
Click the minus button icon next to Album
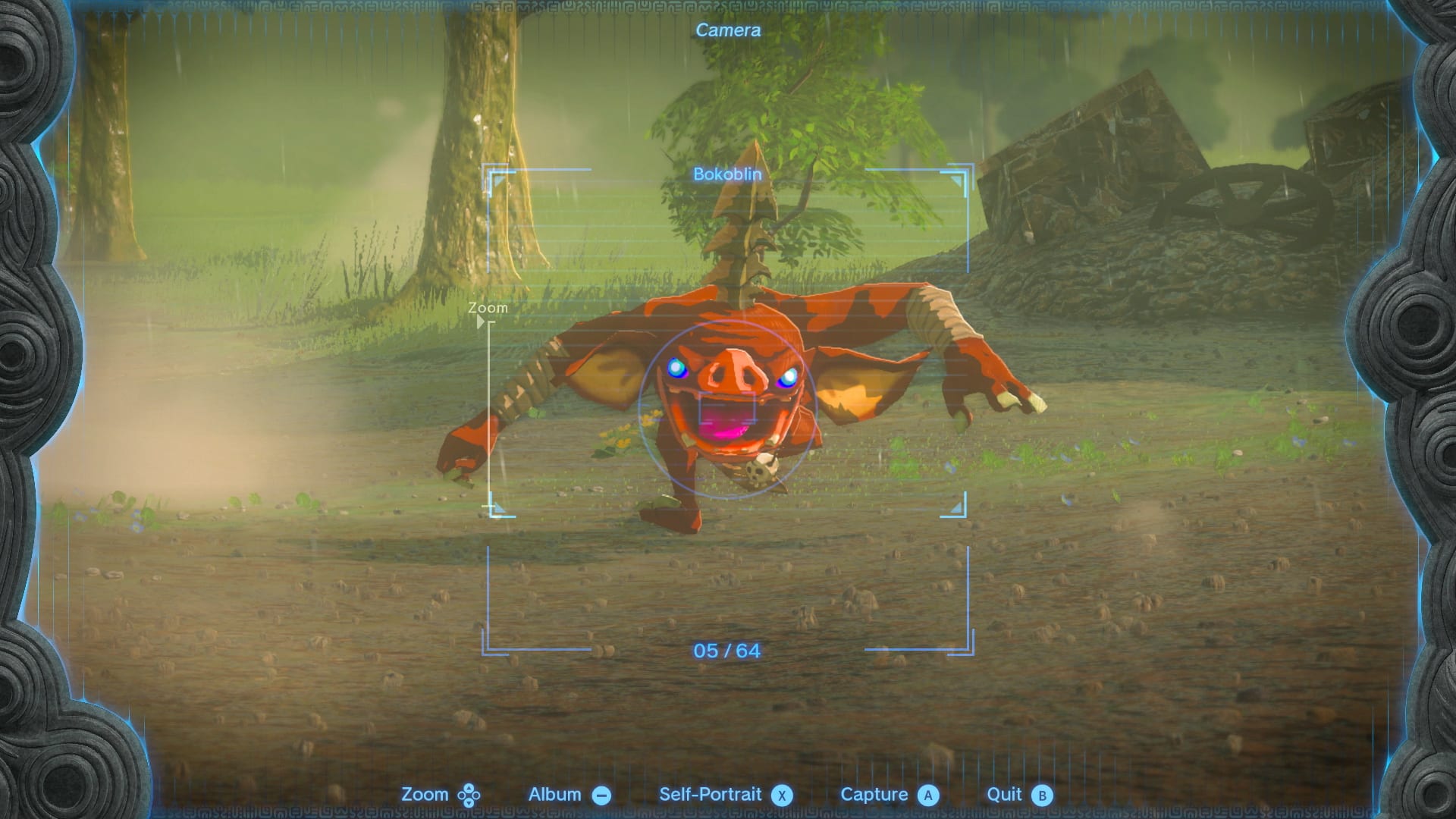[x=601, y=795]
